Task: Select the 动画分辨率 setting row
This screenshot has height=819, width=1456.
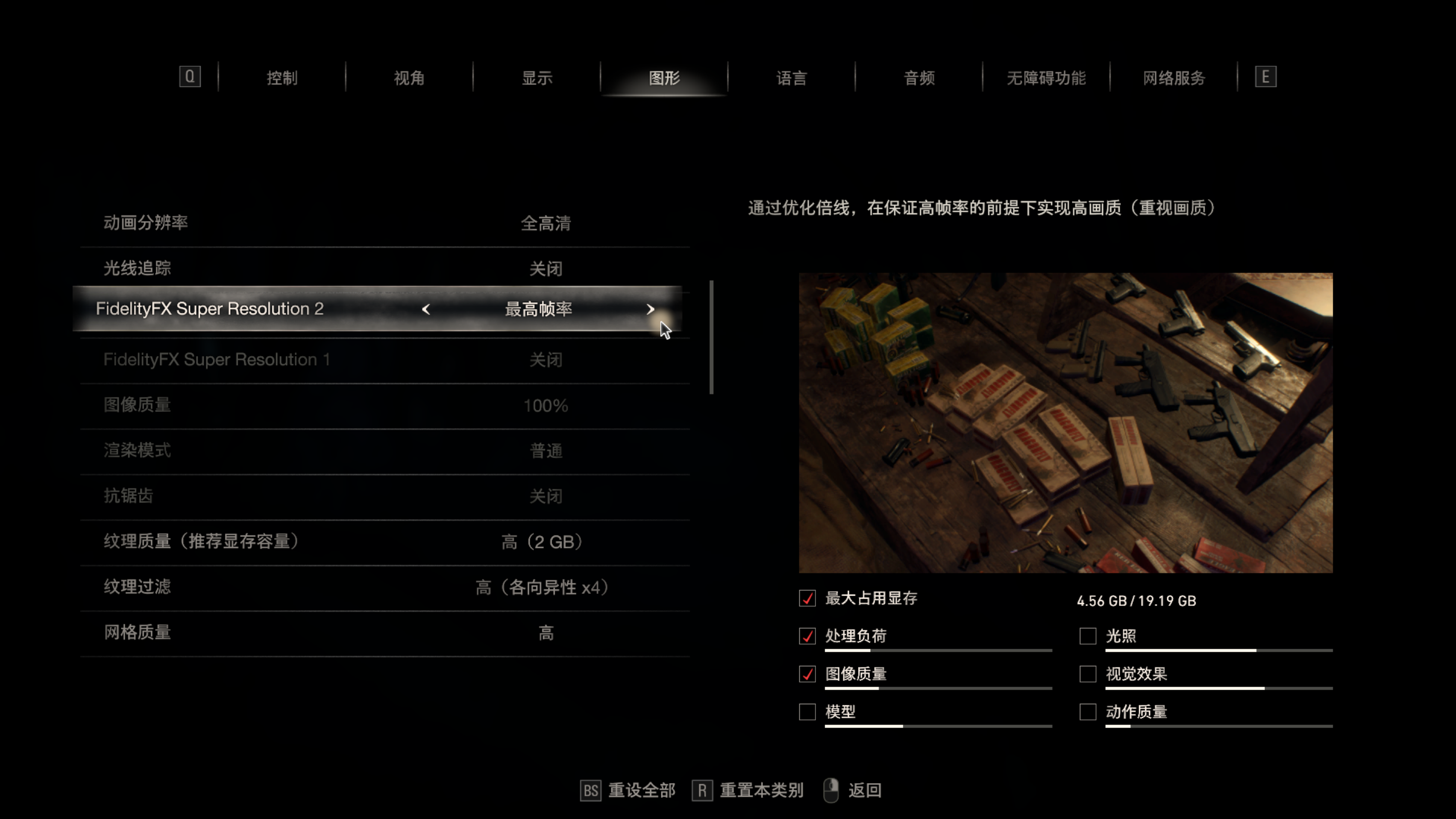Action: (384, 223)
